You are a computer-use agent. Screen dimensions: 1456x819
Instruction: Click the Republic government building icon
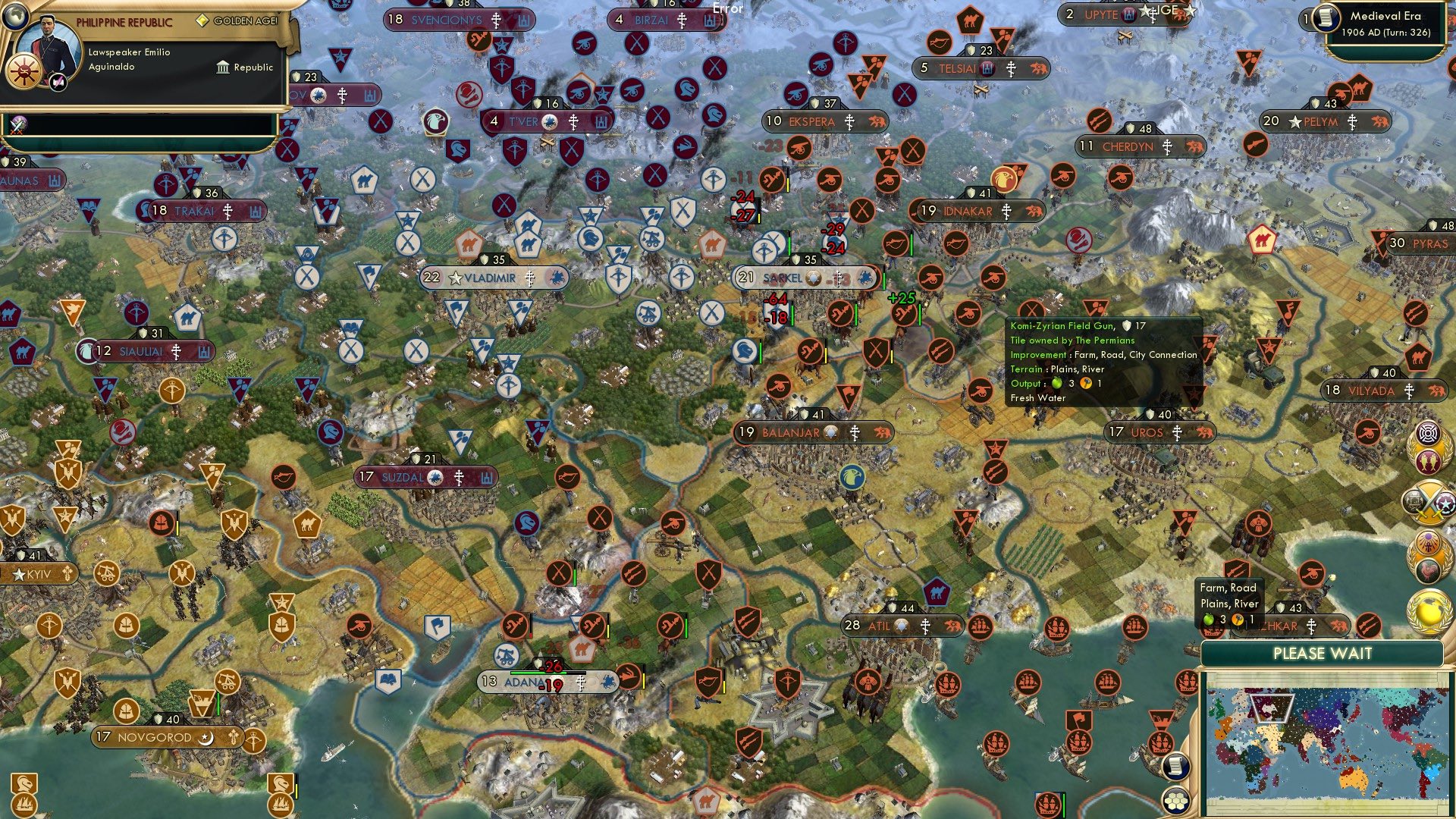click(223, 67)
